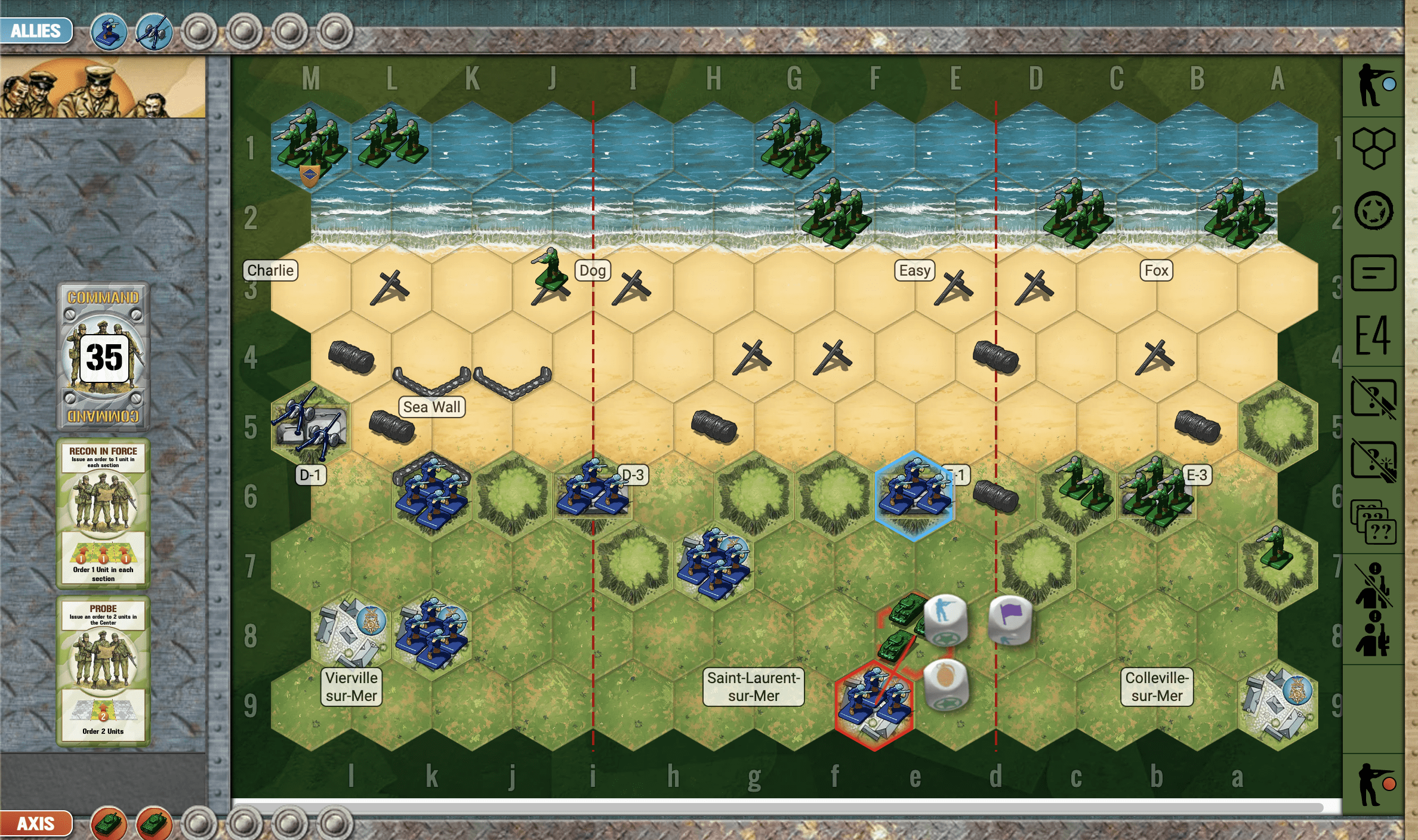This screenshot has width=1418, height=840.
Task: Select the Recon In Force command card
Action: click(103, 514)
